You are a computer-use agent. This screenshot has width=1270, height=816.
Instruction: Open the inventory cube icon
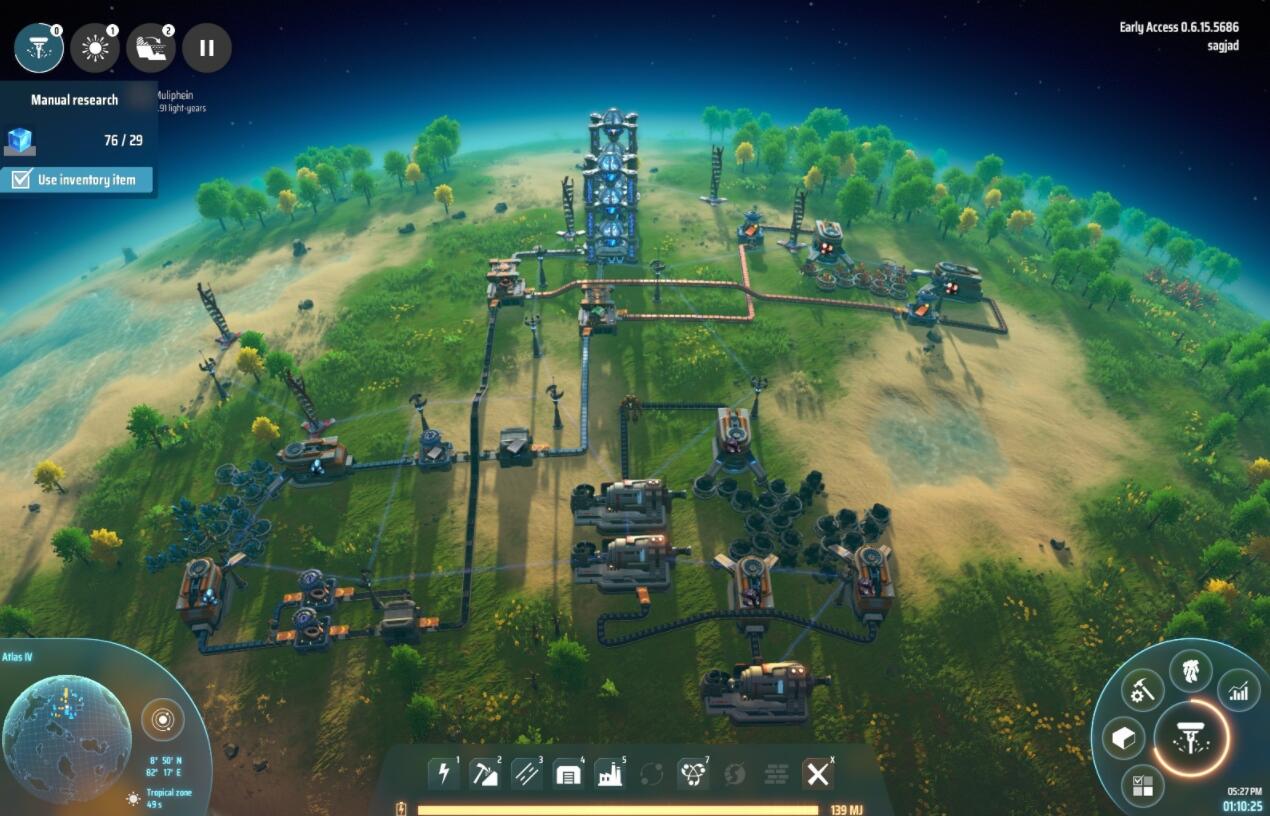(x=1122, y=739)
